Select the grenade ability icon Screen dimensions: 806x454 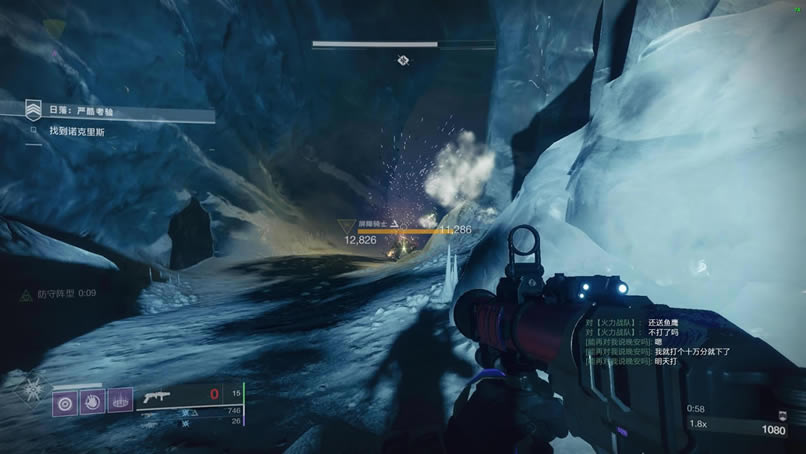pos(66,402)
